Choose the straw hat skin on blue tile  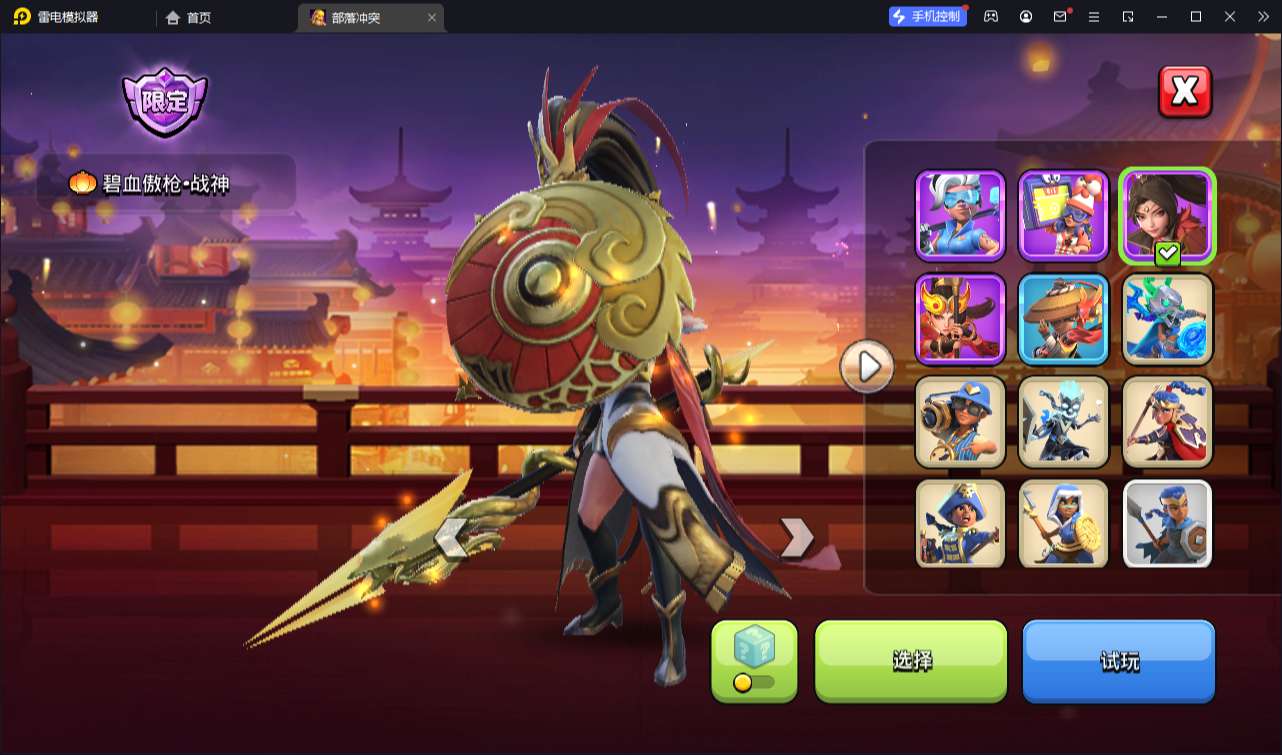[x=1063, y=318]
